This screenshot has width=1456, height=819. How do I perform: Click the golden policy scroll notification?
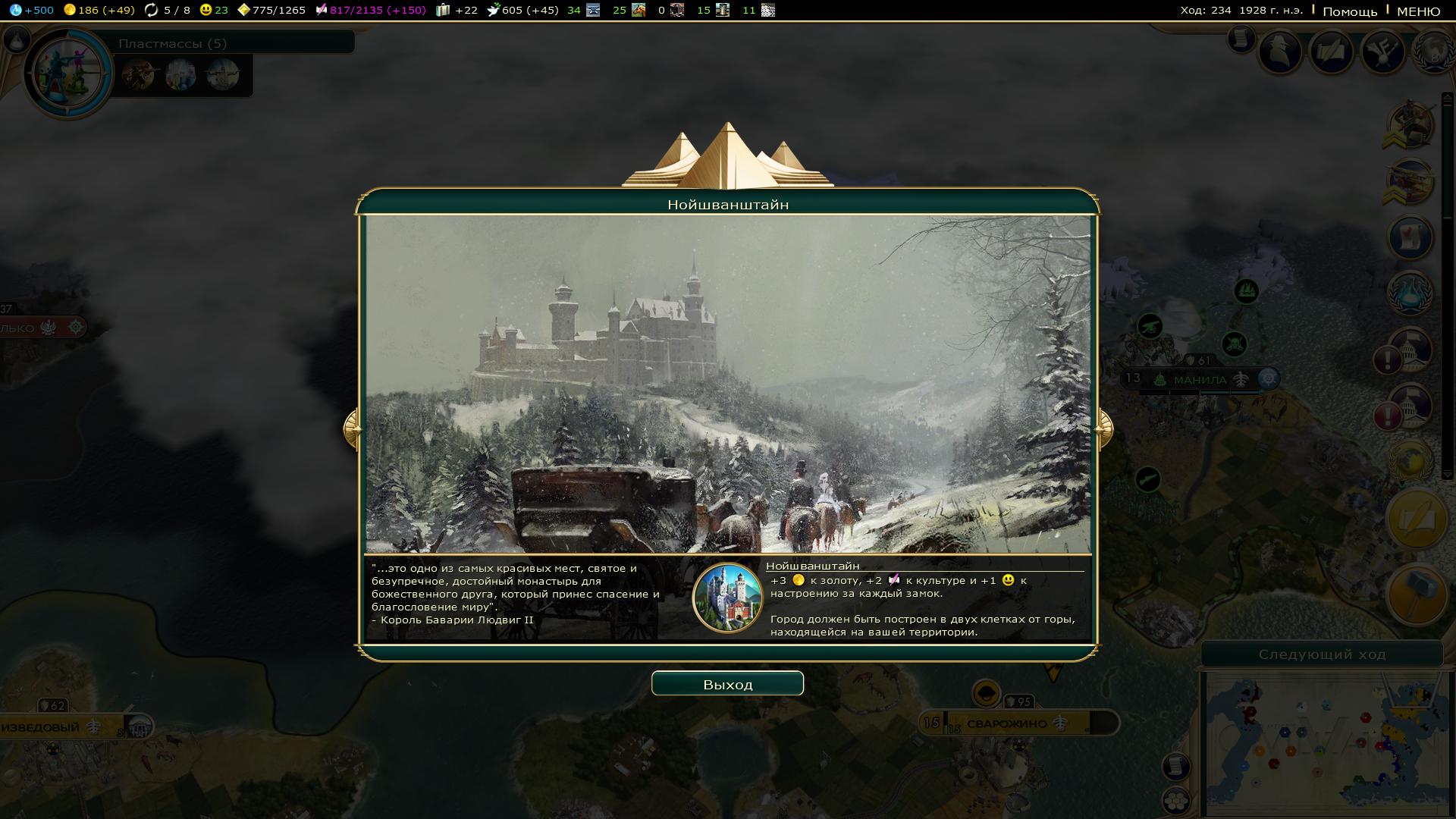click(x=1415, y=519)
